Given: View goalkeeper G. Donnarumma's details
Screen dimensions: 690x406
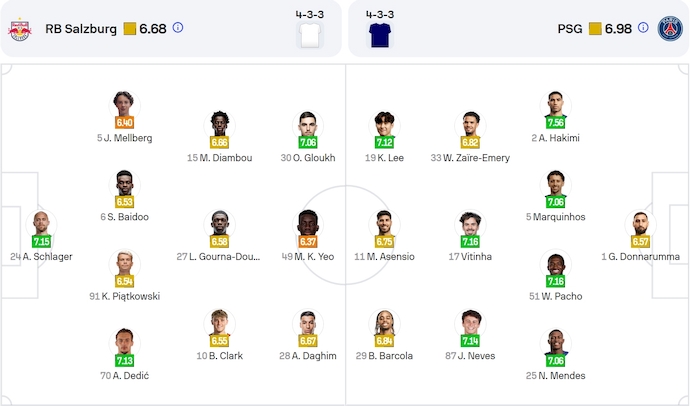Looking at the screenshot, I should tap(641, 225).
